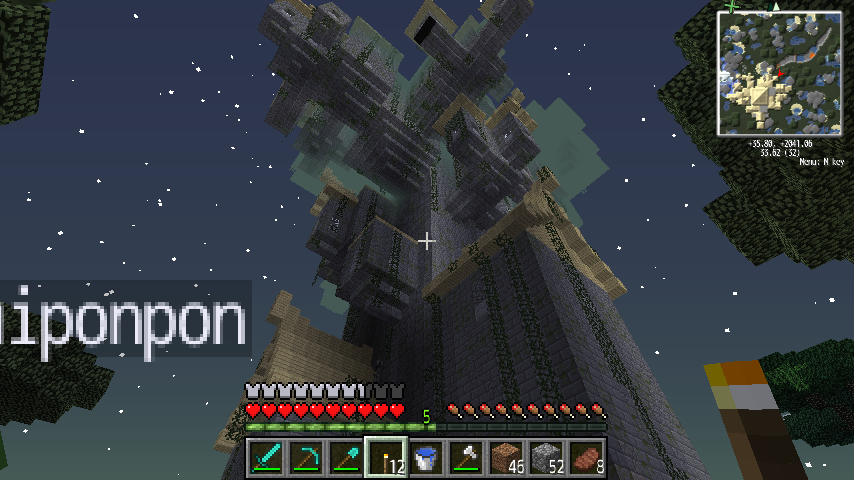Switch to the iron axe slot
854x480 pixels.
tap(465, 458)
